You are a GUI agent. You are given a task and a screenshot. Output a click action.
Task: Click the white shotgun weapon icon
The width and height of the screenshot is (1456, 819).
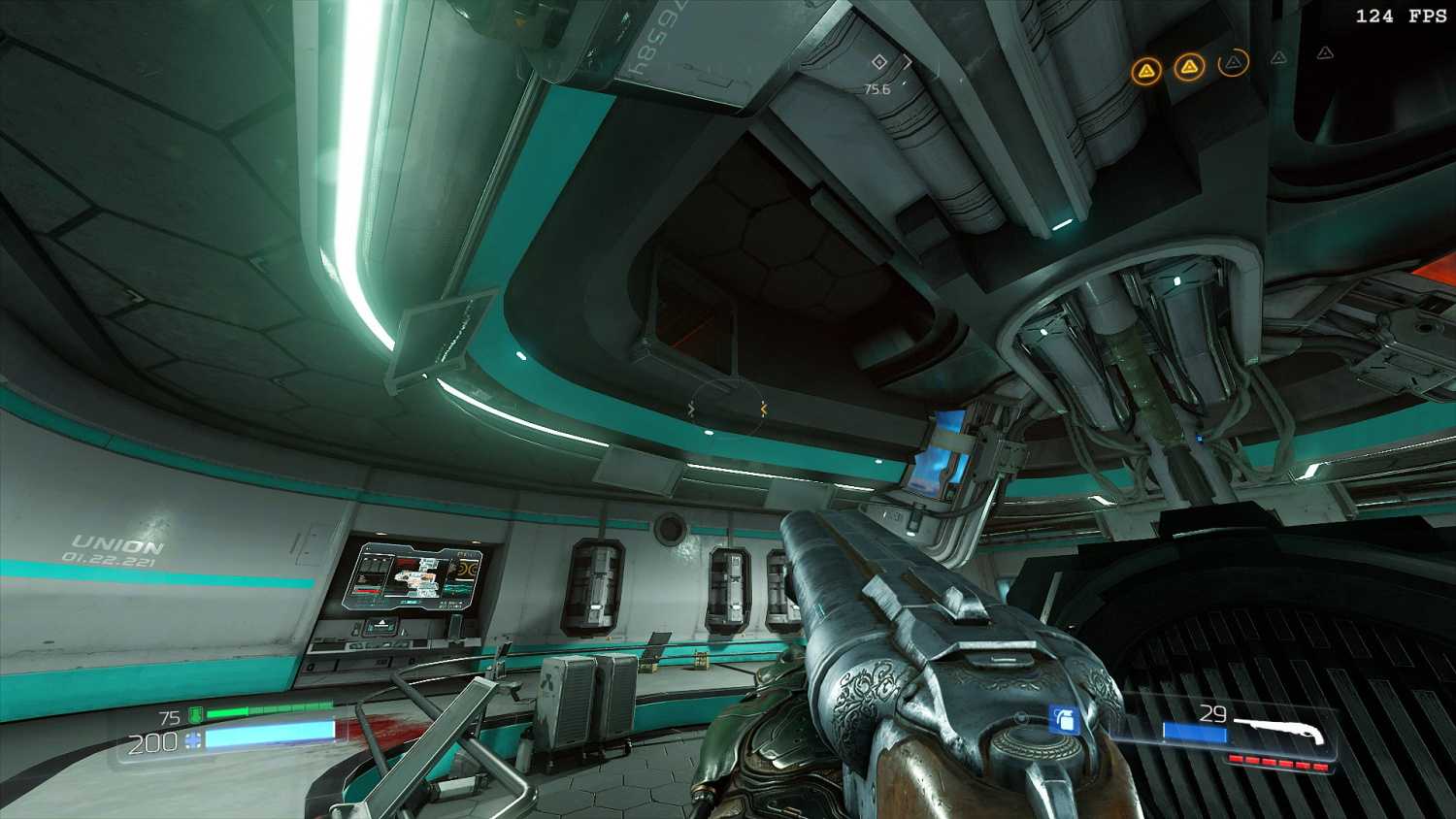click(1279, 731)
